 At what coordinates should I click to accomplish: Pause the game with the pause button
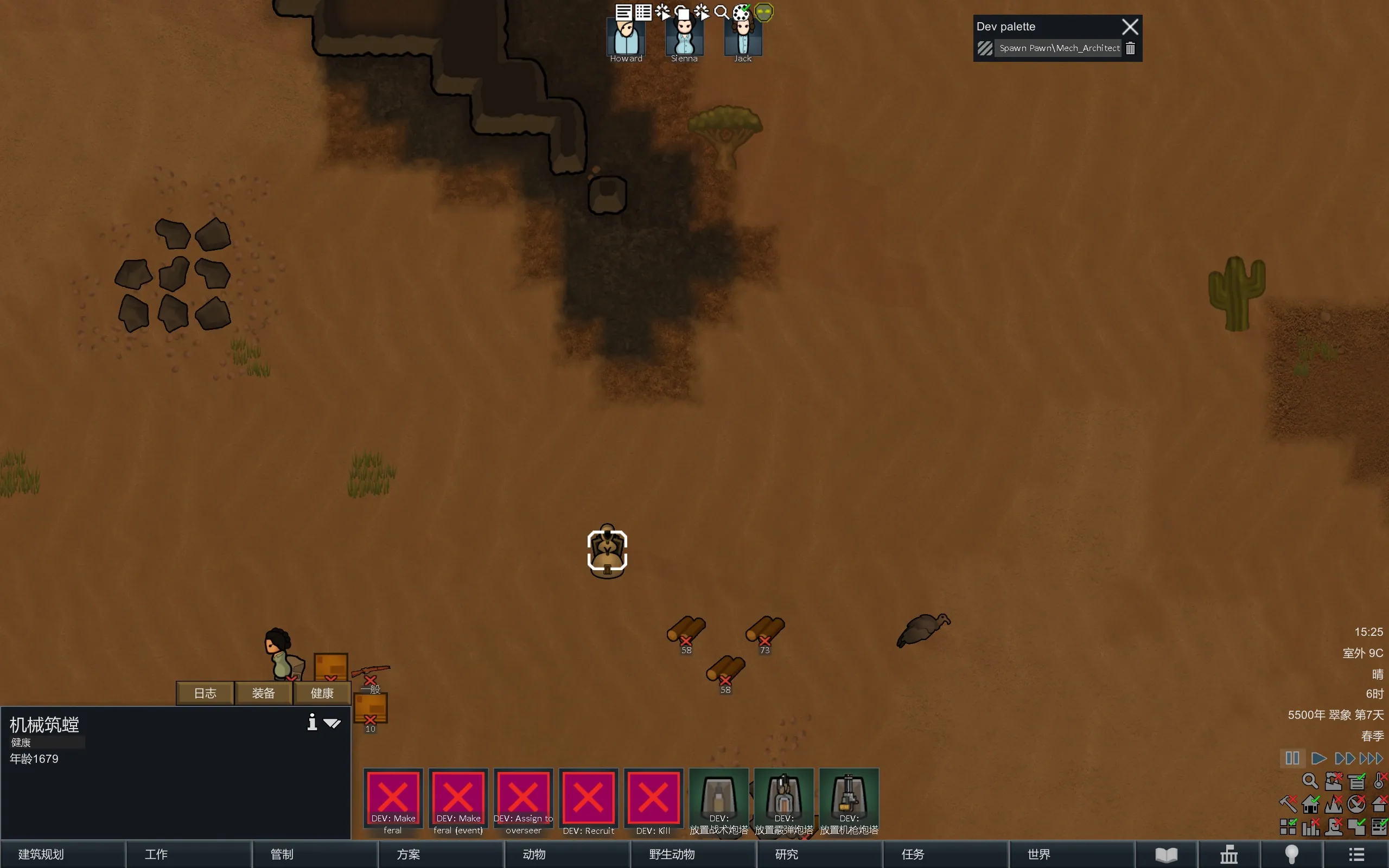coord(1292,758)
